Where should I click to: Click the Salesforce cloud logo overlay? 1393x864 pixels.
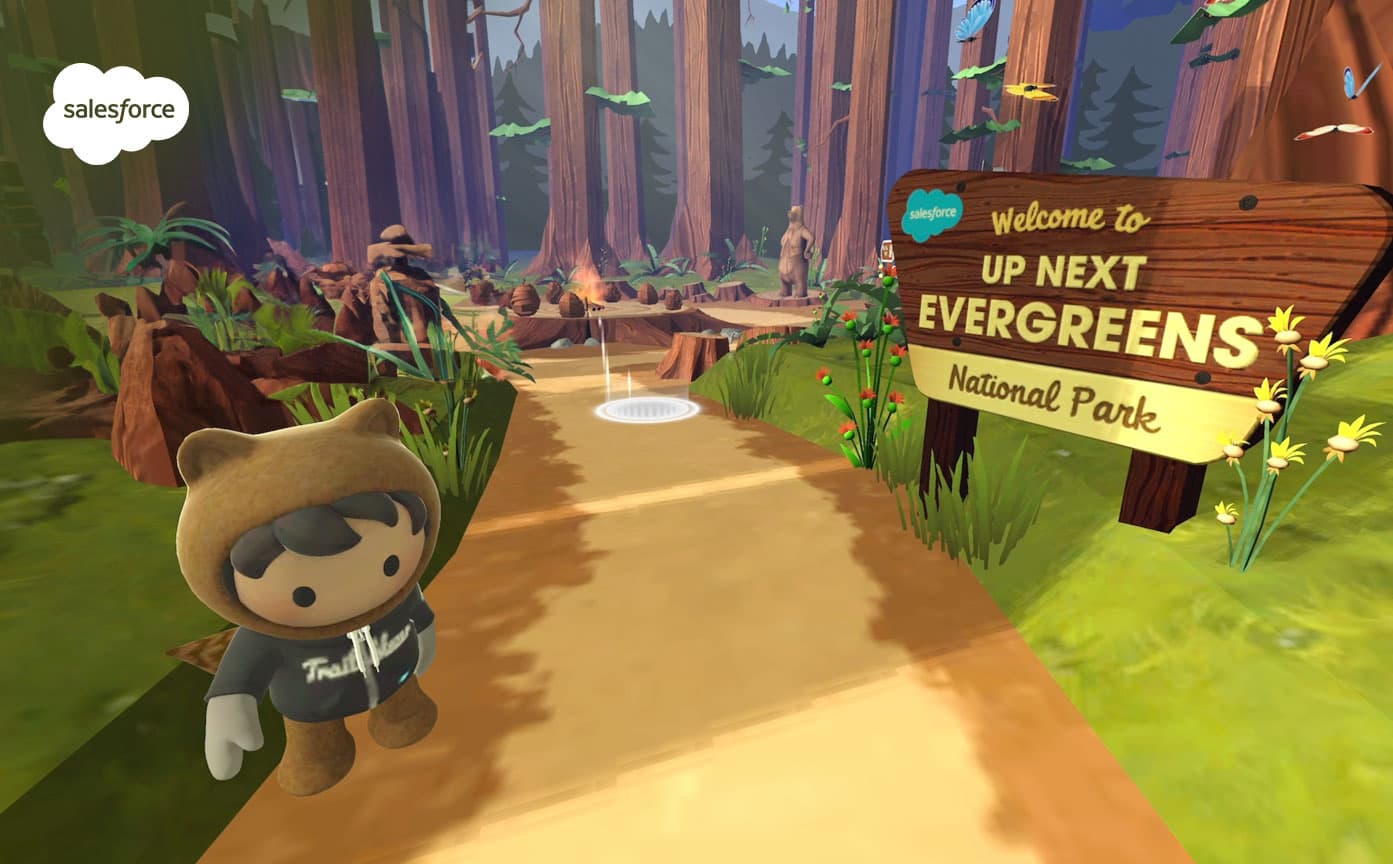116,112
